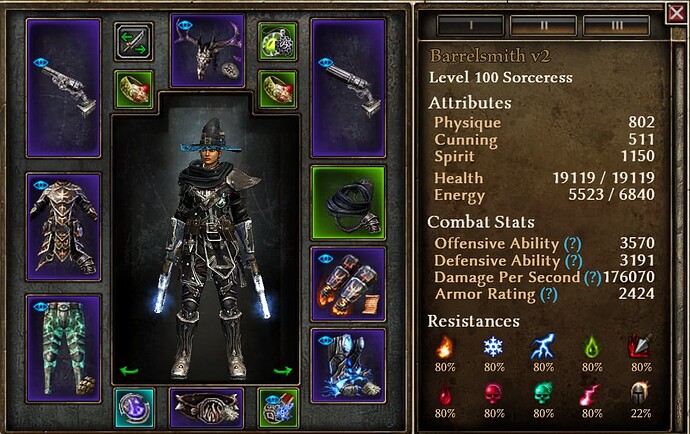Toggle the weapon swap arrows button
690x434 pixels.
[133, 41]
